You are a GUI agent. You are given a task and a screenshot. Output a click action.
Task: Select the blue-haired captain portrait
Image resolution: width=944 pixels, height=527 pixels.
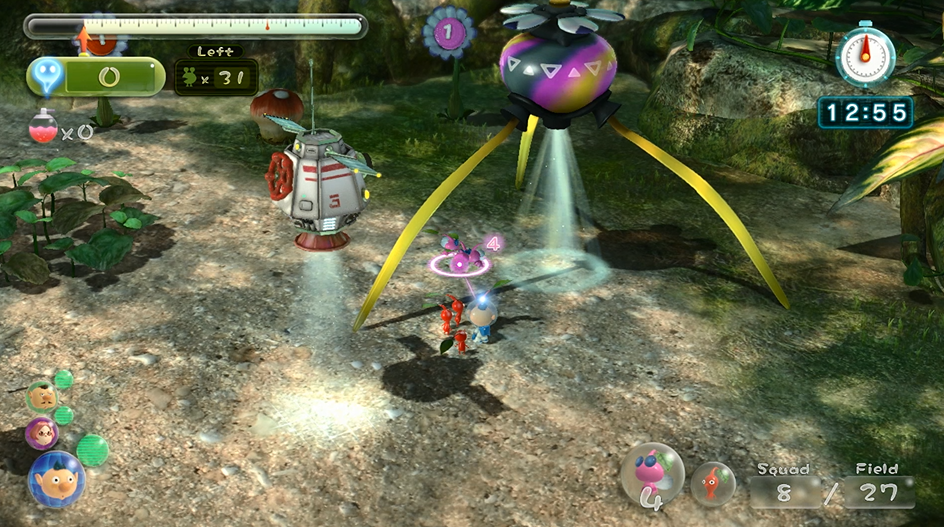point(56,479)
